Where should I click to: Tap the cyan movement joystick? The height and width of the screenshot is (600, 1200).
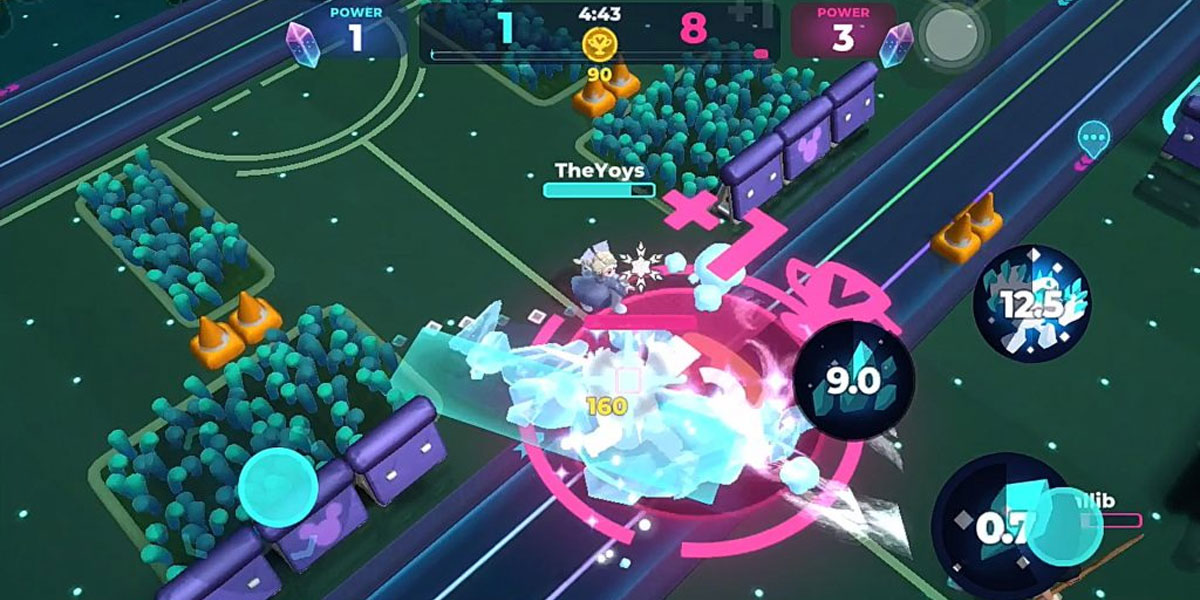click(x=278, y=488)
